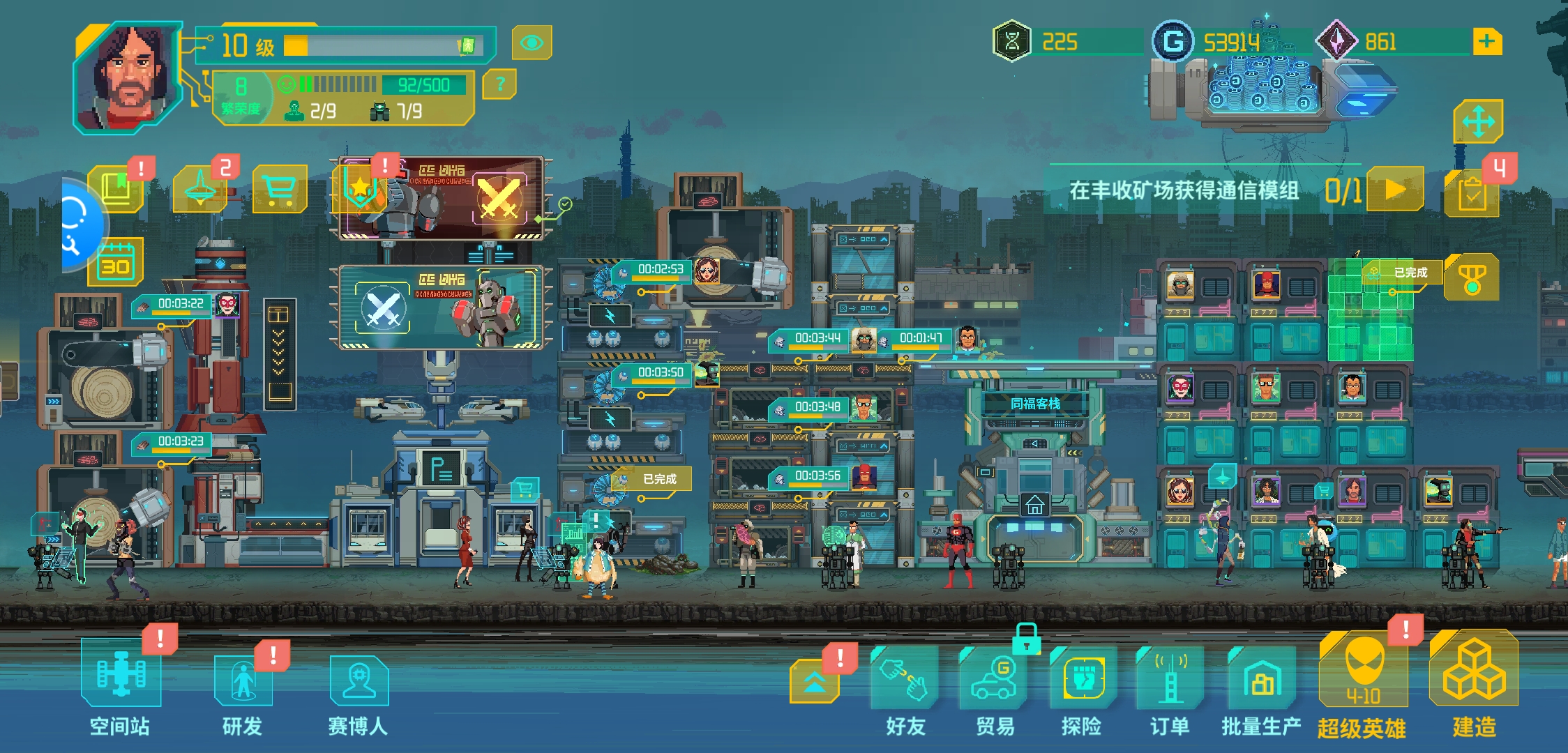Open the 30-day calendar icon
Screen dimensions: 1568x753
(x=116, y=263)
